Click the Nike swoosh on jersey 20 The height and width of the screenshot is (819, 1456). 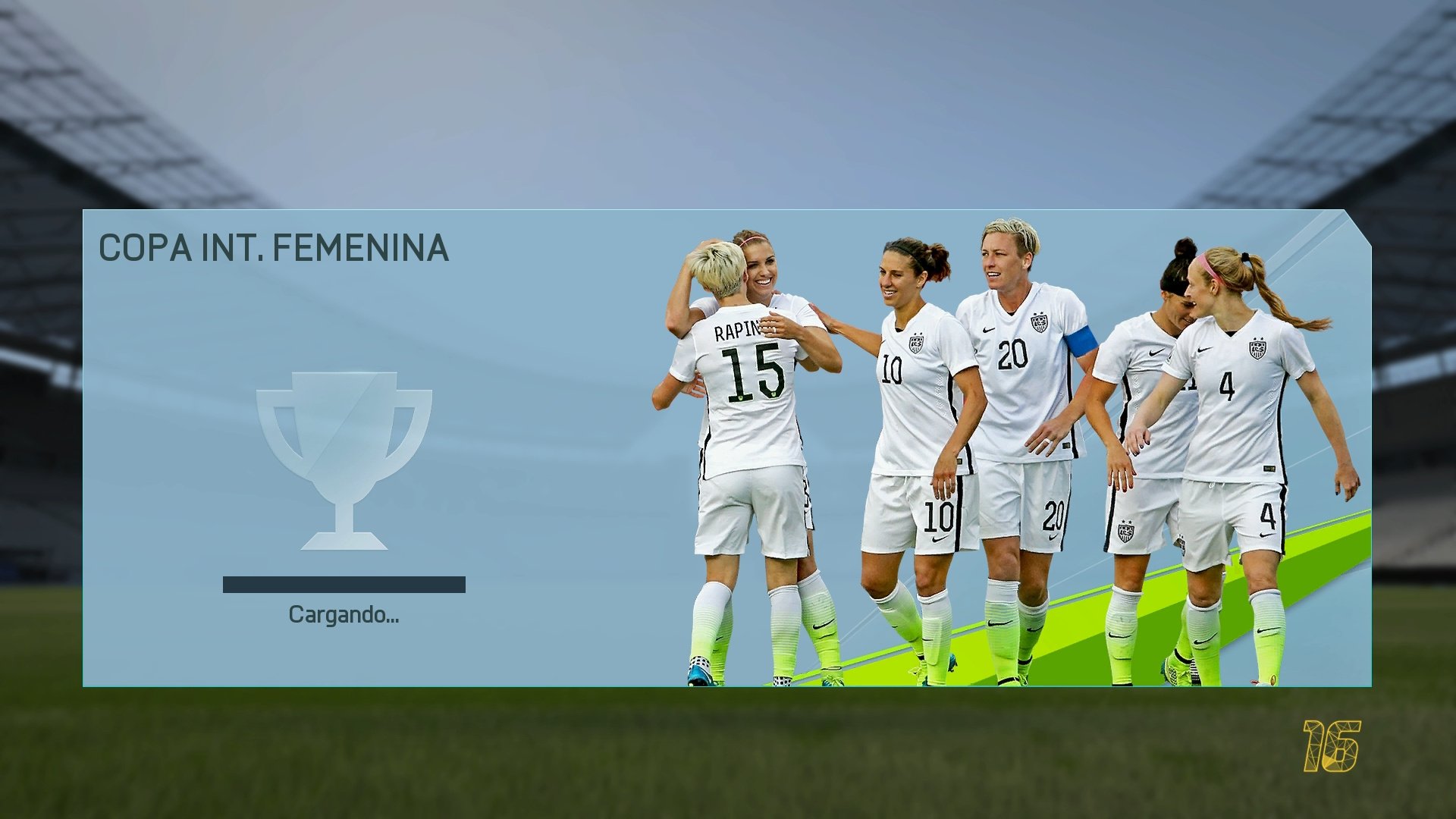pyautogui.click(x=987, y=331)
